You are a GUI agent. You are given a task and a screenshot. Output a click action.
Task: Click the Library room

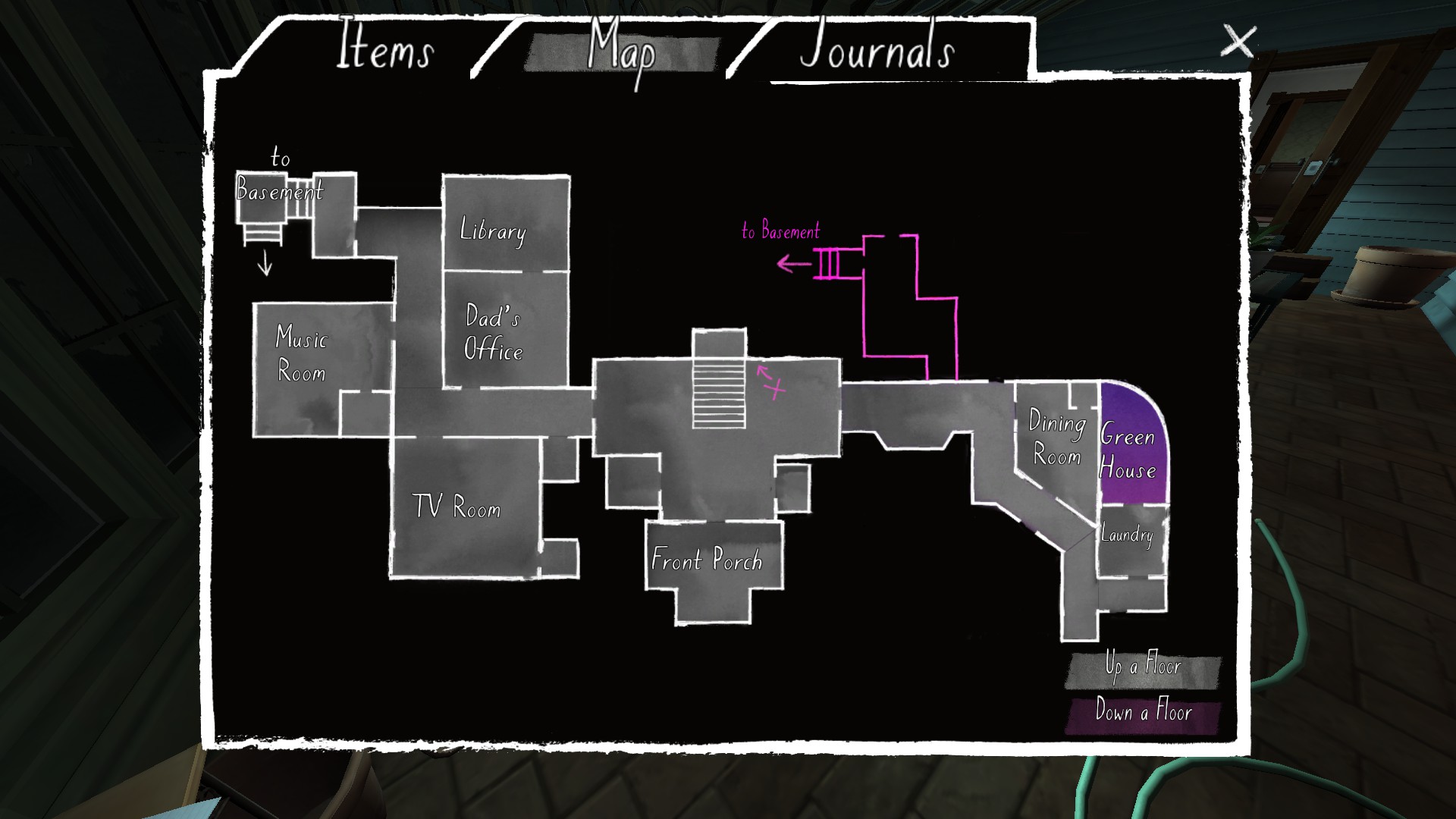491,231
